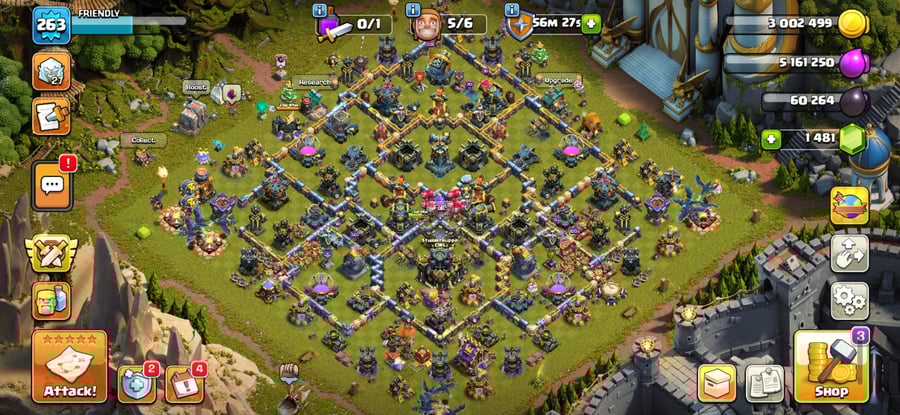
Task: Open the white yeti icon under the level badge
Action: tap(51, 70)
